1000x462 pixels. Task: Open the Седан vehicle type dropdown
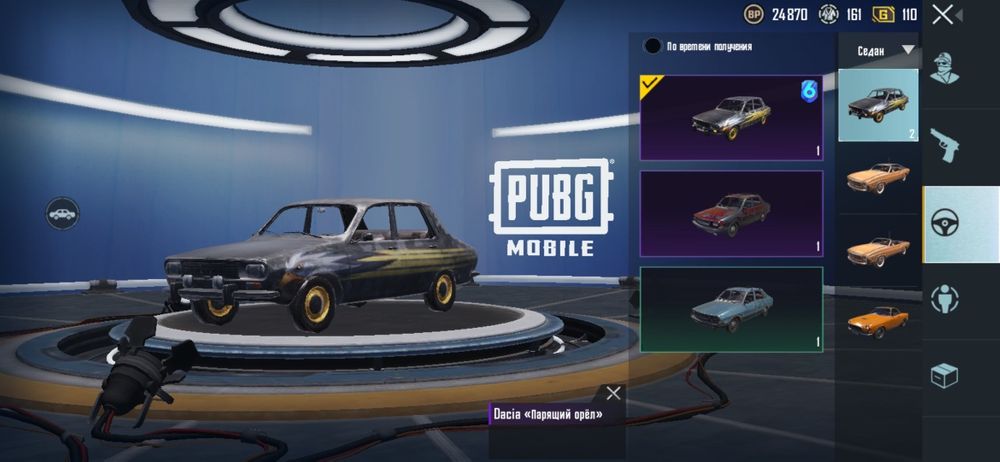tap(886, 50)
